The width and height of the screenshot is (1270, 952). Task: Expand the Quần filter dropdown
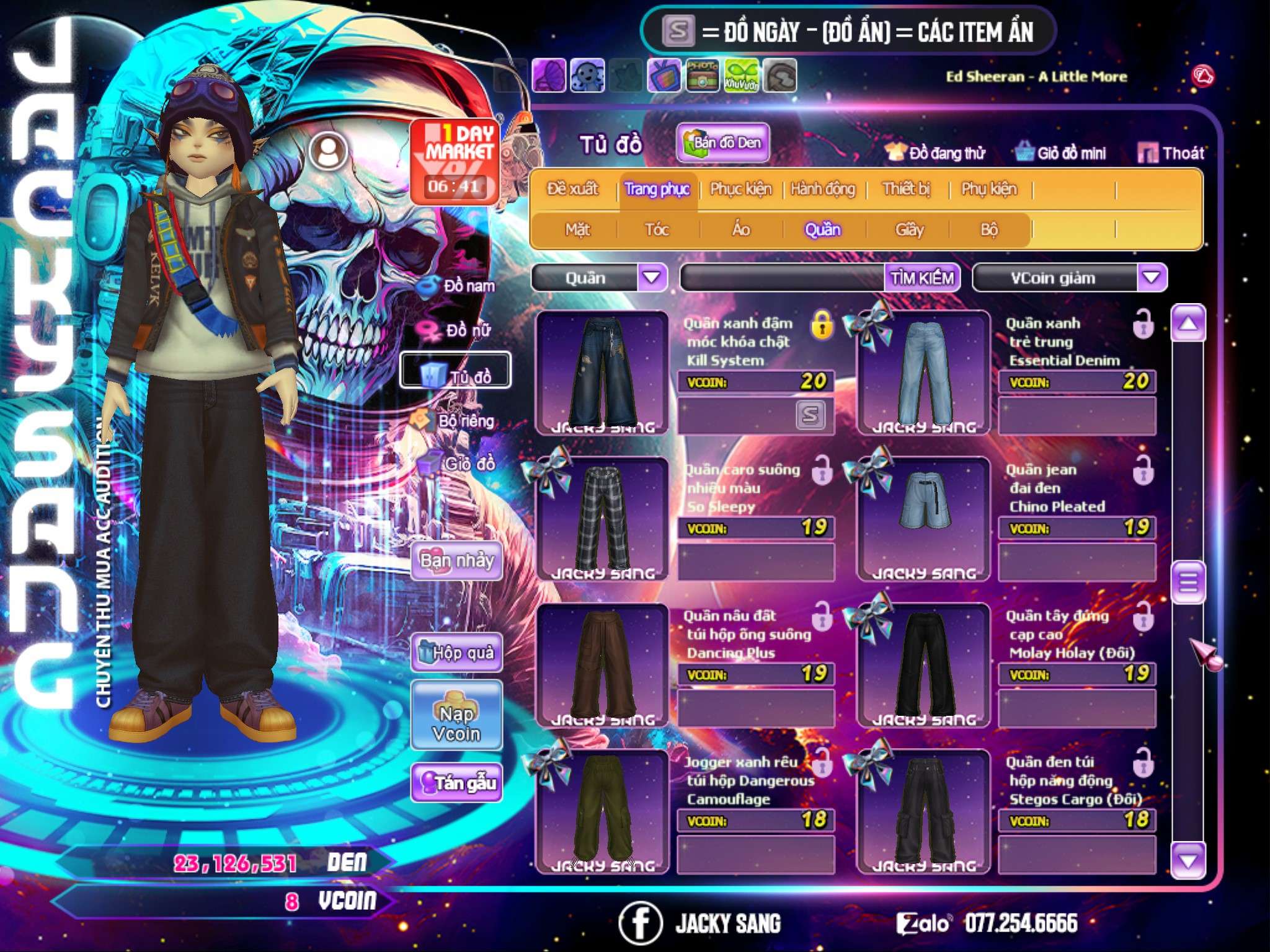tap(652, 277)
